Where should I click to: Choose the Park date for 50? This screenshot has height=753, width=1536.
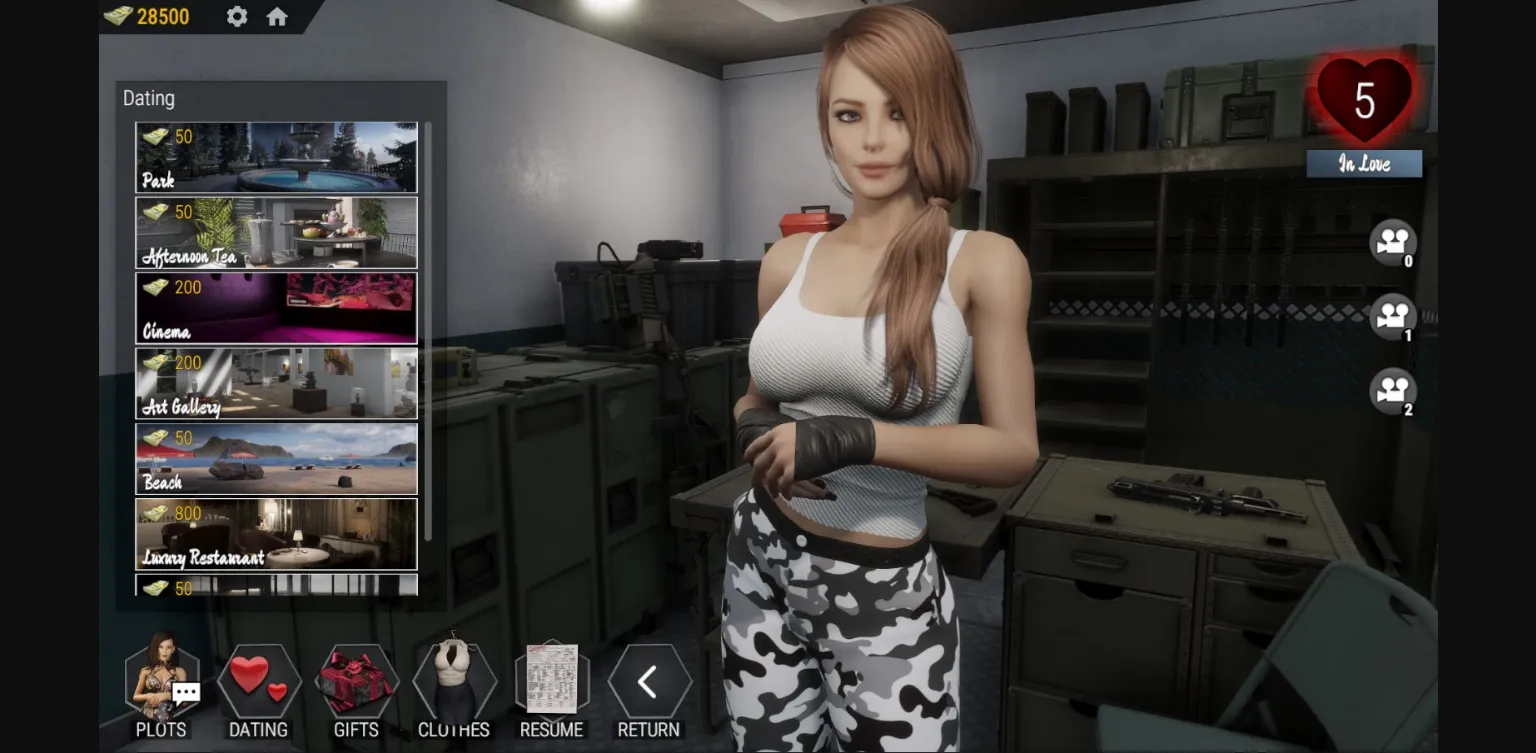(x=276, y=156)
